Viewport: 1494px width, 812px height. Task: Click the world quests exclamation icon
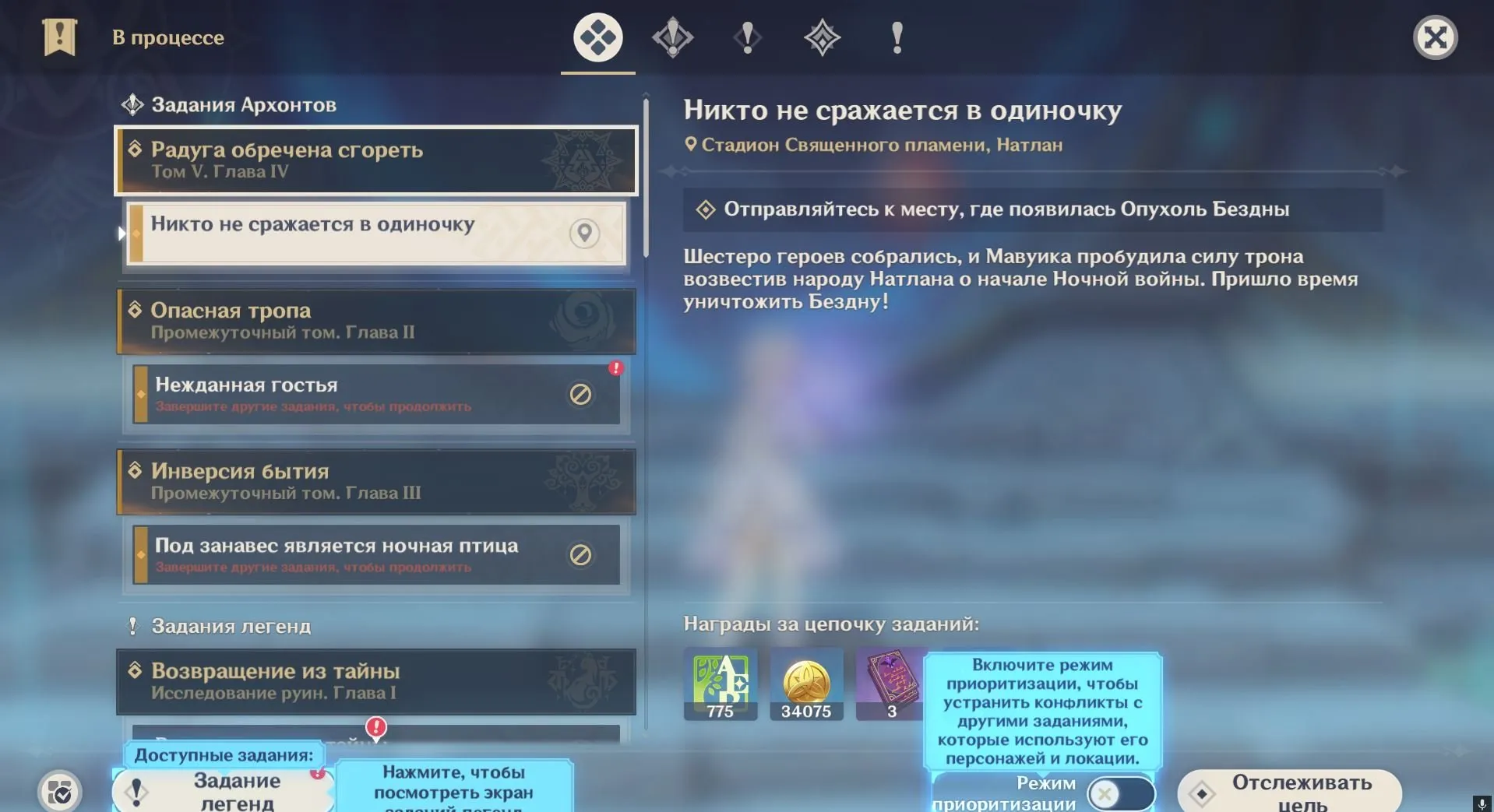coord(747,37)
